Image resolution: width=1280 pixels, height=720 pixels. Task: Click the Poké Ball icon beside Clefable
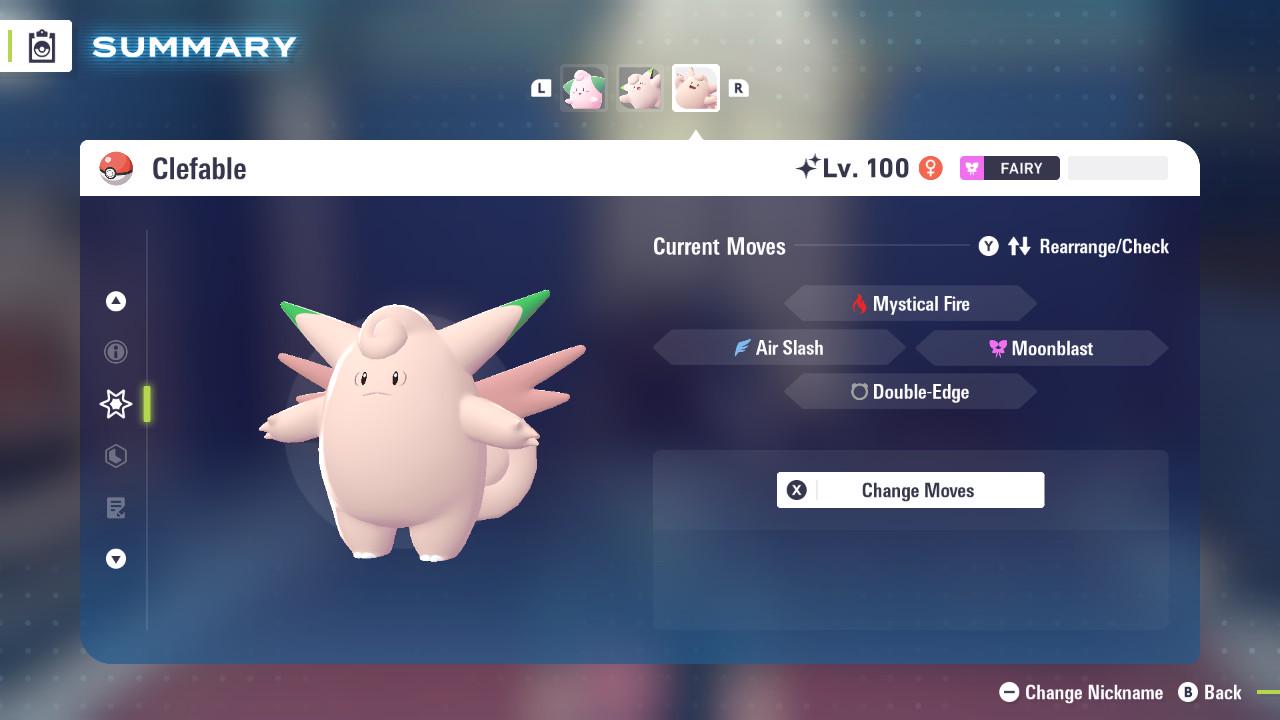point(116,168)
